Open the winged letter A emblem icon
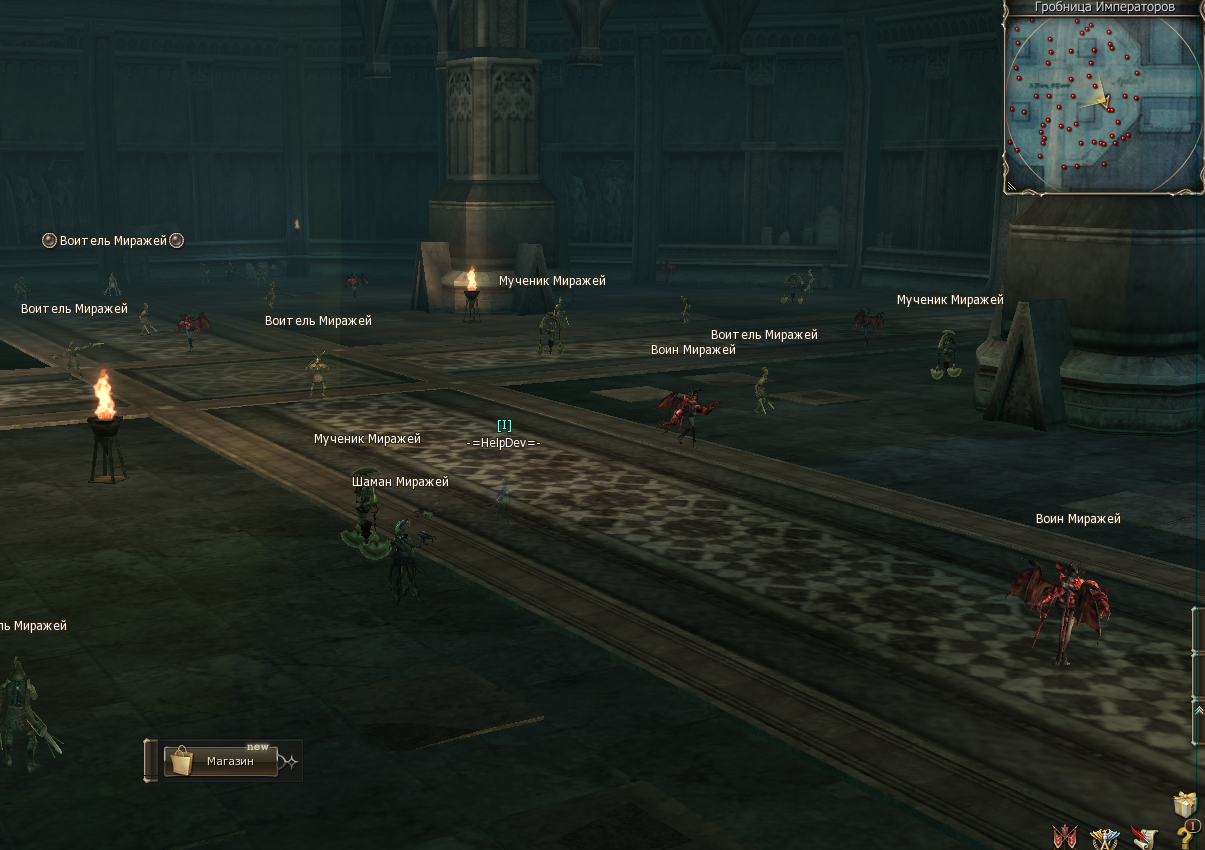Viewport: 1205px width, 850px height. pyautogui.click(x=1104, y=837)
